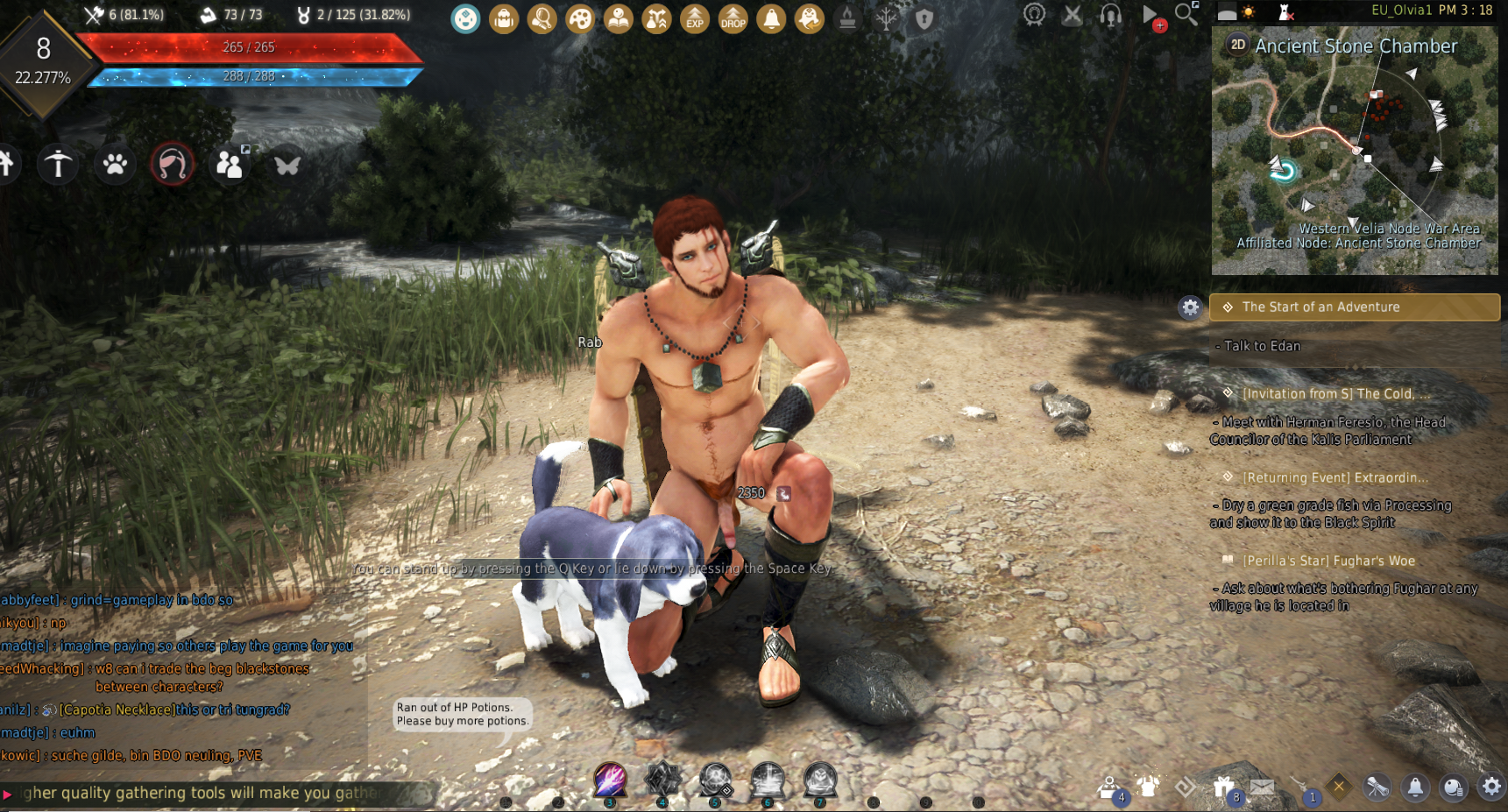Image resolution: width=1508 pixels, height=812 pixels.
Task: Open the quest tracker gear settings
Action: [1189, 307]
